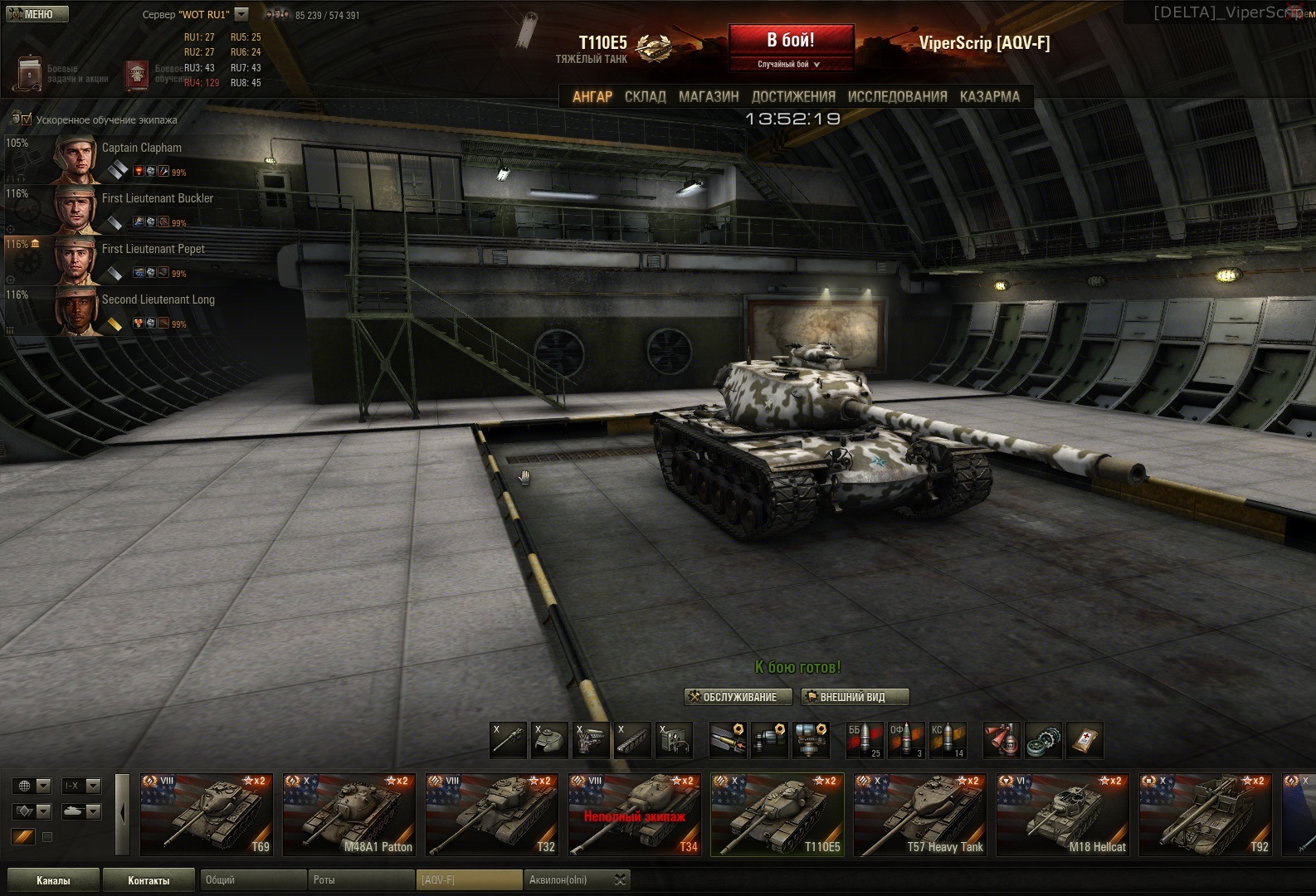This screenshot has height=896, width=1316.
Task: Go to the ИССЛЕДОВАНИЯ tab
Action: point(897,96)
